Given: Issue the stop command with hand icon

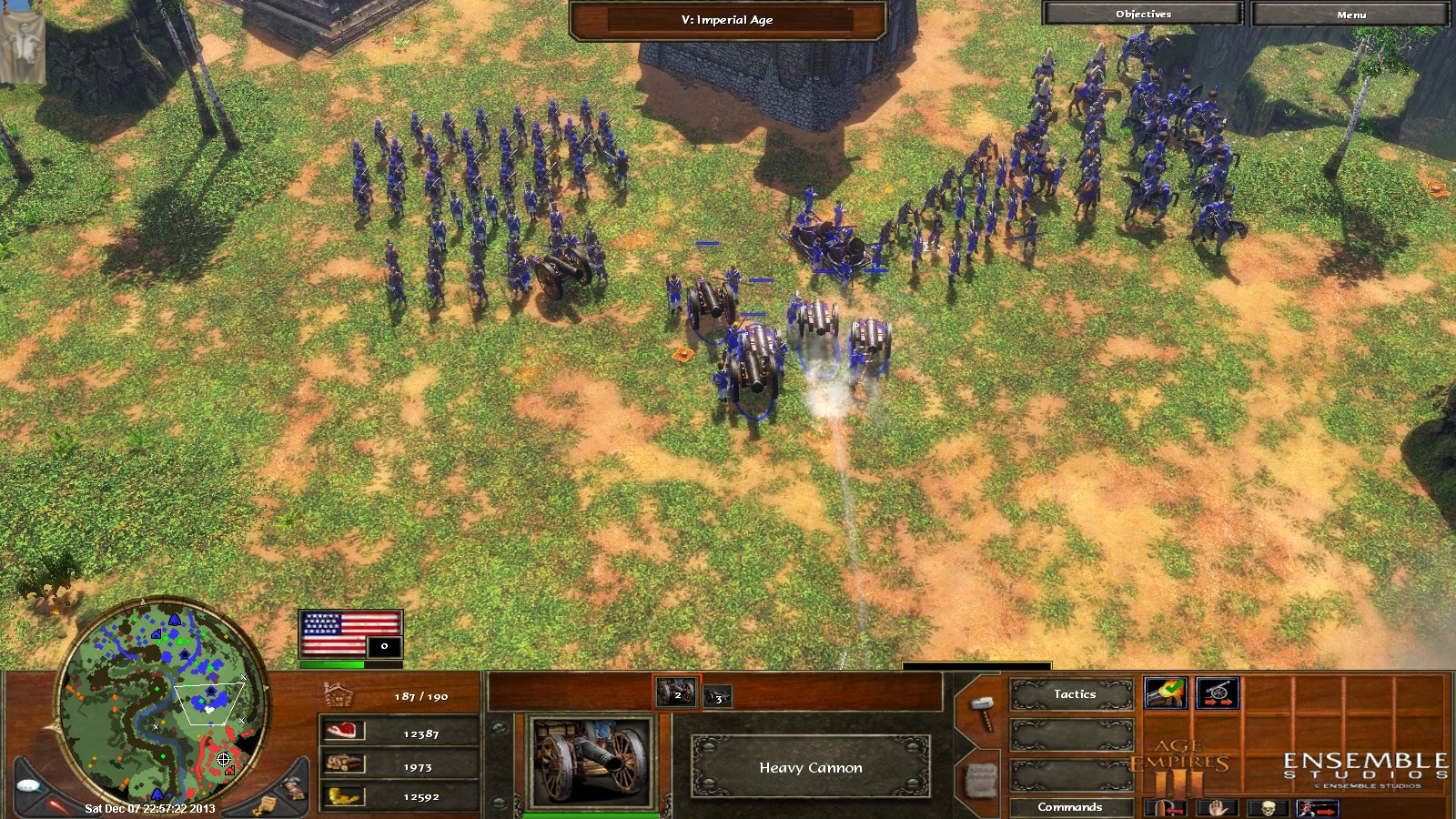Looking at the screenshot, I should (x=1218, y=808).
